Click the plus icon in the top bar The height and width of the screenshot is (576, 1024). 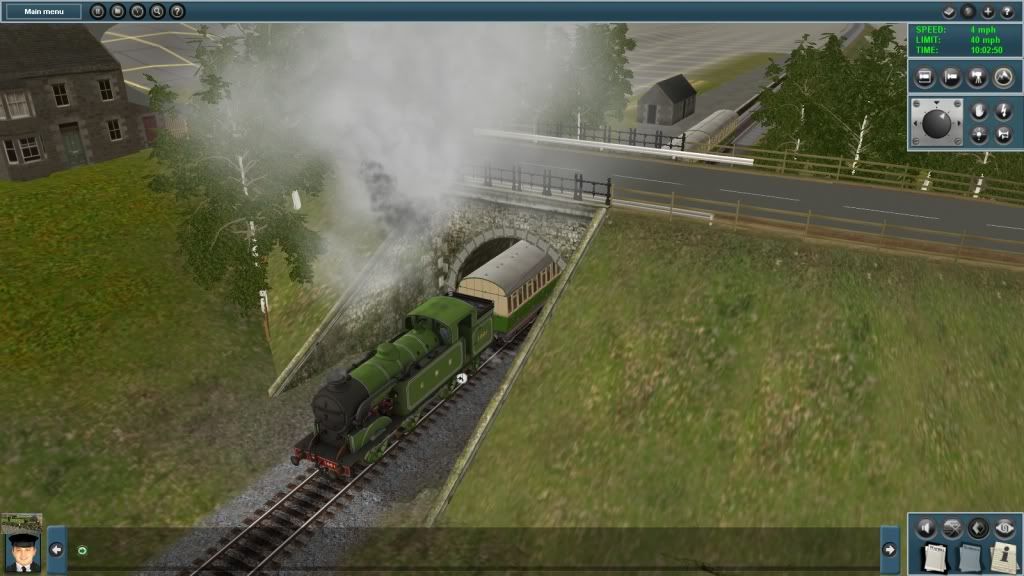tap(988, 11)
